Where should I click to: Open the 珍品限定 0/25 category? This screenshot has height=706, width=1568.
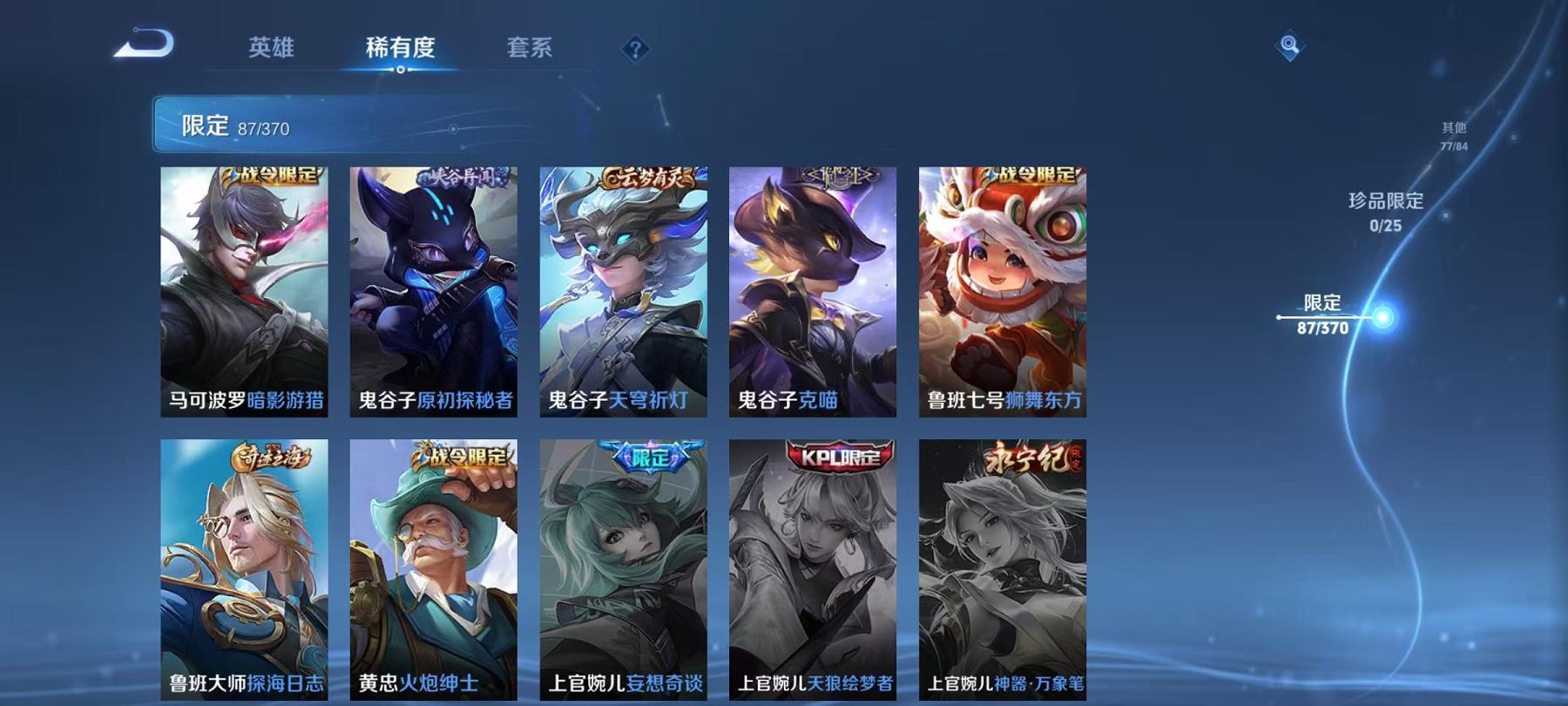point(1385,211)
